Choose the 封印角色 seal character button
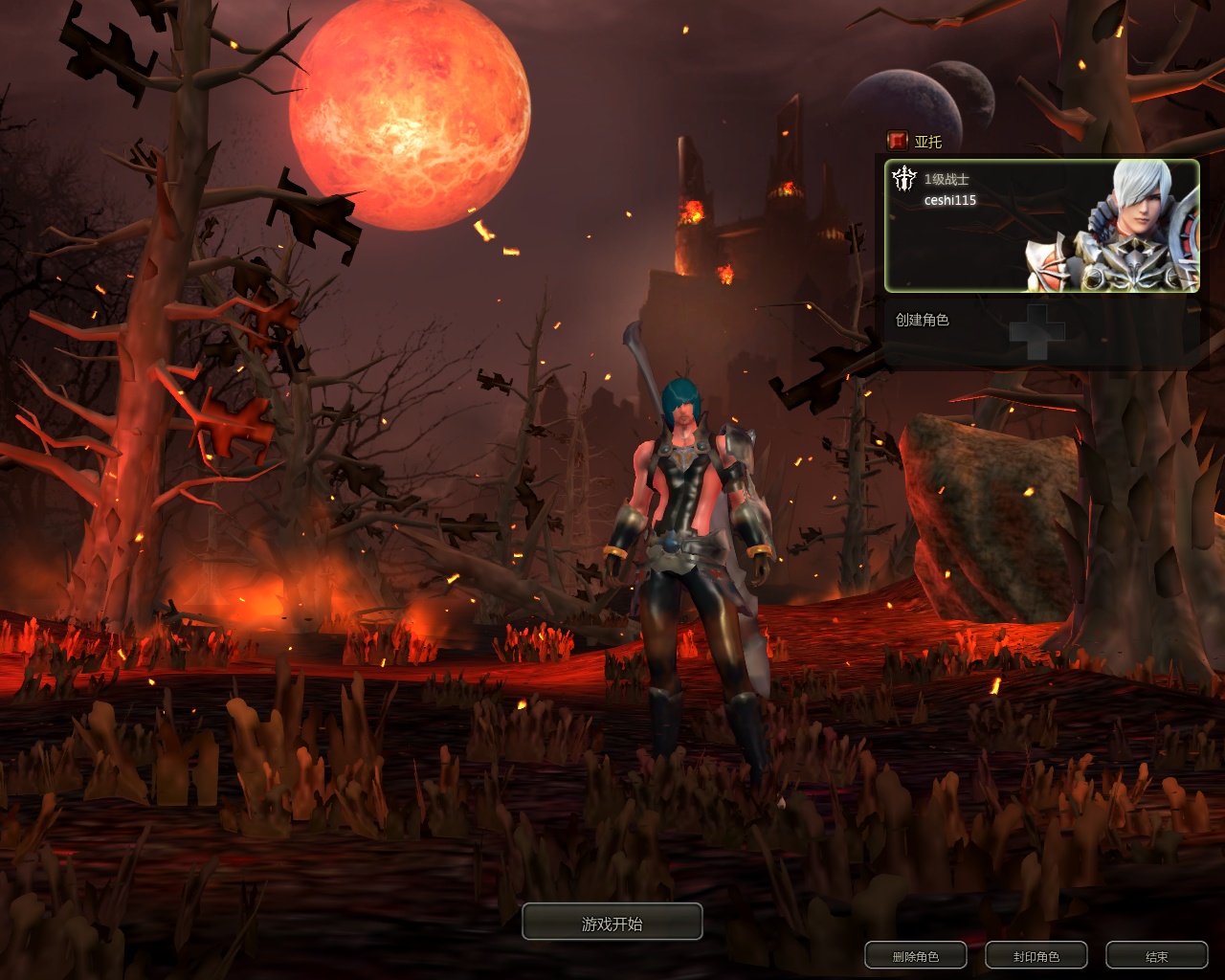Image resolution: width=1225 pixels, height=980 pixels. pos(1036,955)
